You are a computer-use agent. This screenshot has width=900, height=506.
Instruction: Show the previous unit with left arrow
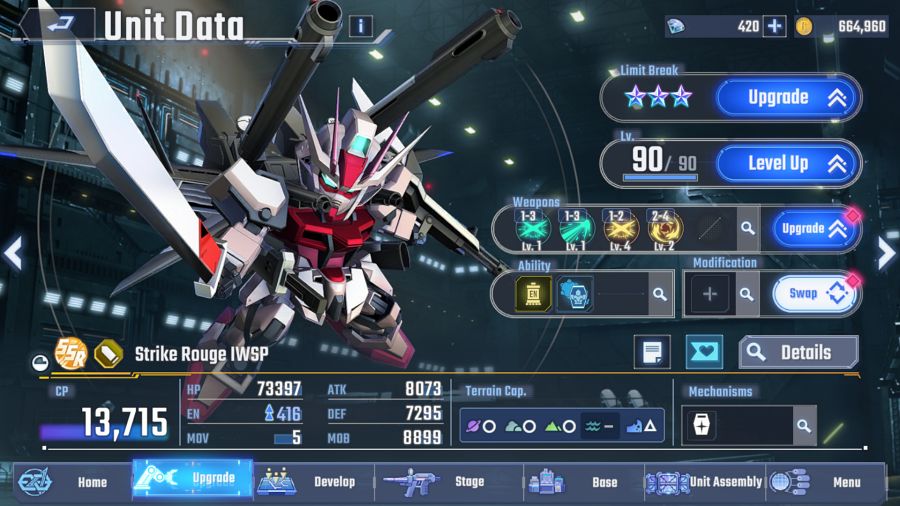[13, 253]
